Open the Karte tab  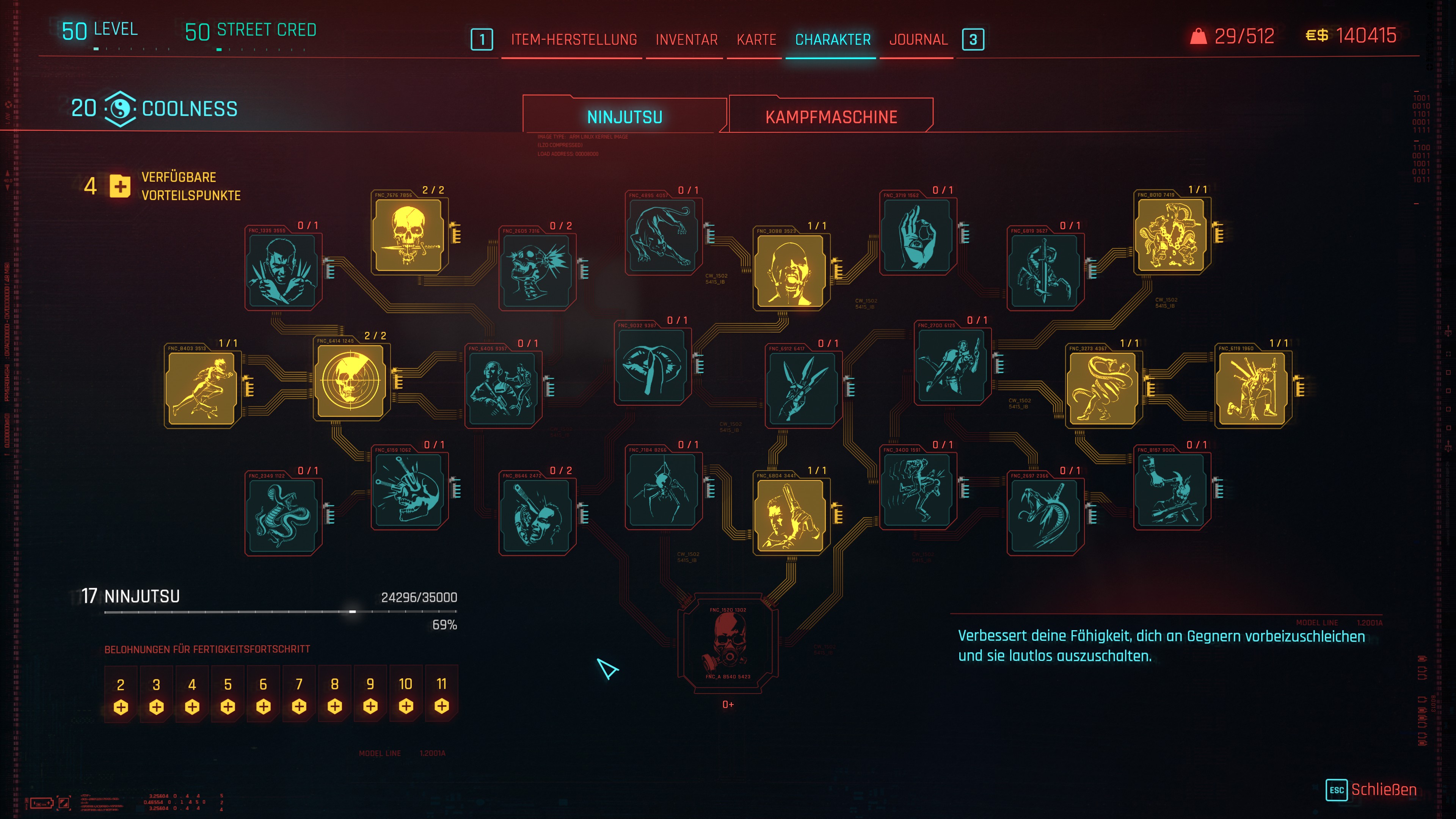pyautogui.click(x=756, y=39)
